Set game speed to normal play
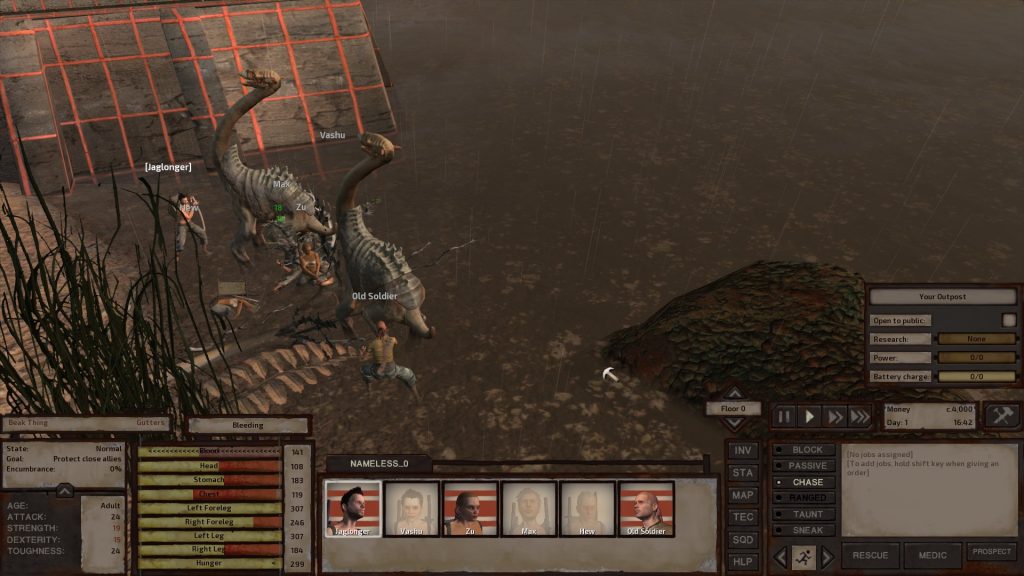 811,416
